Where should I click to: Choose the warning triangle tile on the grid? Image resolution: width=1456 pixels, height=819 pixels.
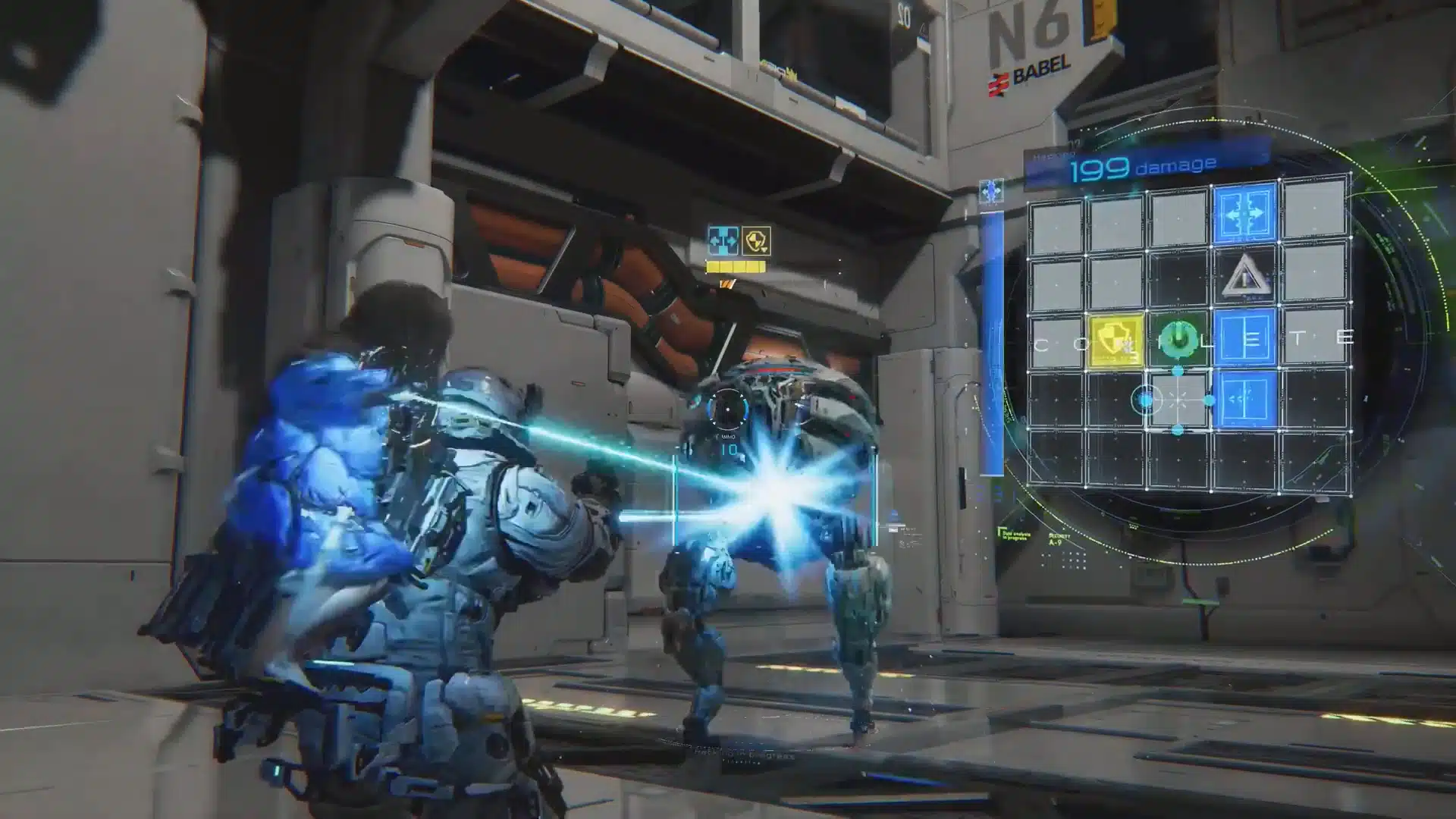[1244, 276]
